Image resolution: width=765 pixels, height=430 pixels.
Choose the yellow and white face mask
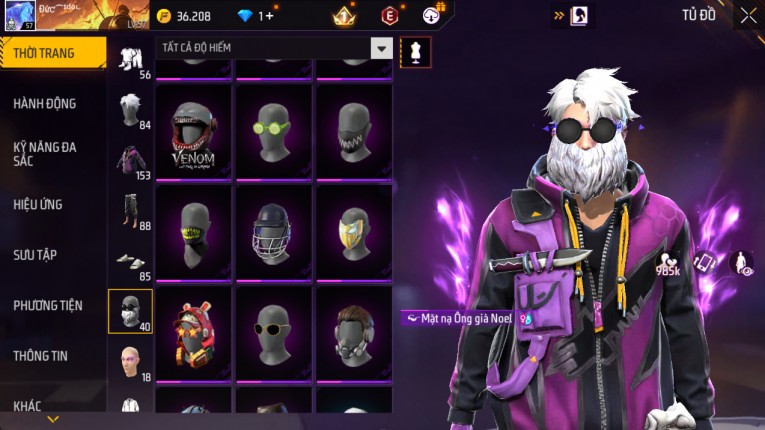click(354, 230)
